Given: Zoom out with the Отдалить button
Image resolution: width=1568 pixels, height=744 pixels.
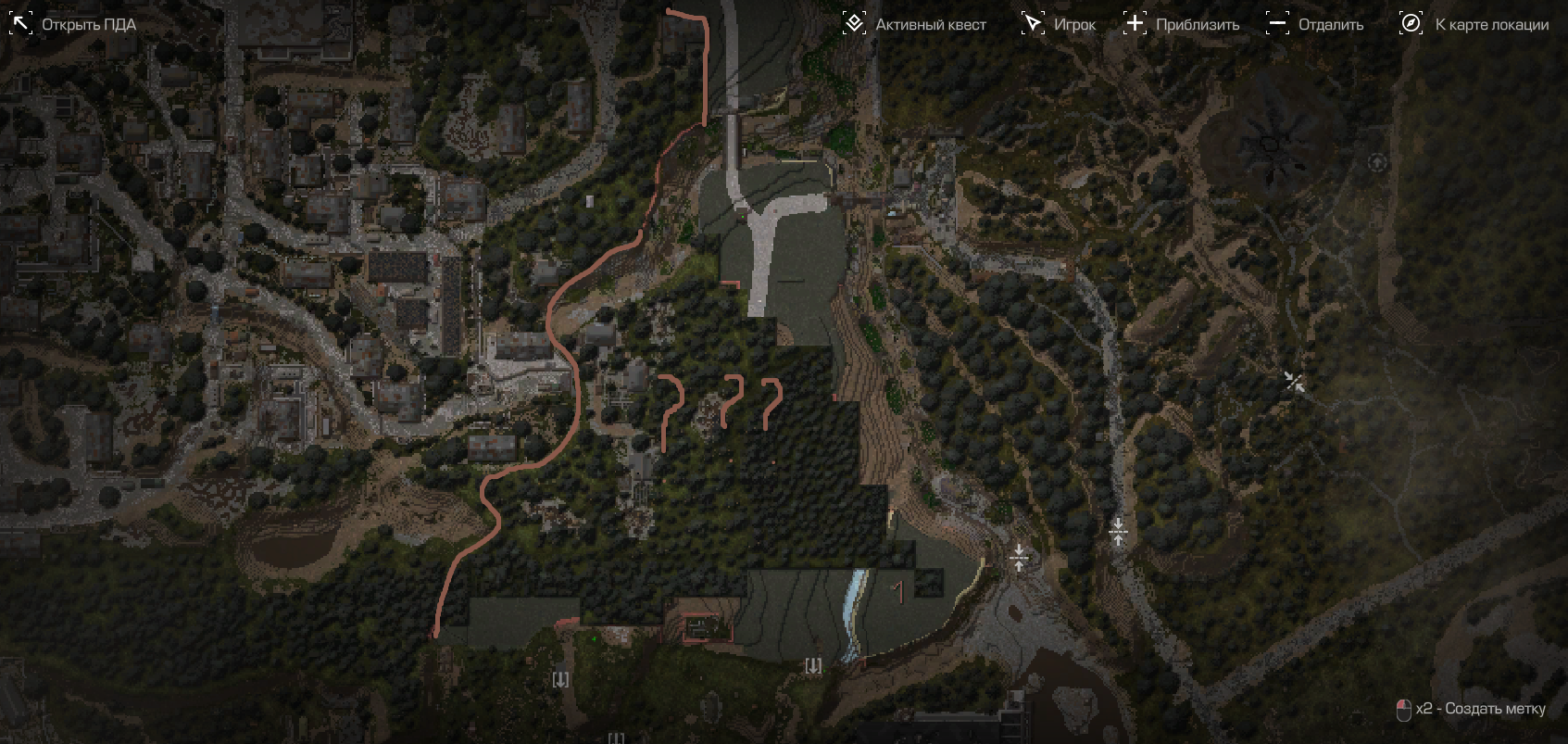Looking at the screenshot, I should point(1314,24).
